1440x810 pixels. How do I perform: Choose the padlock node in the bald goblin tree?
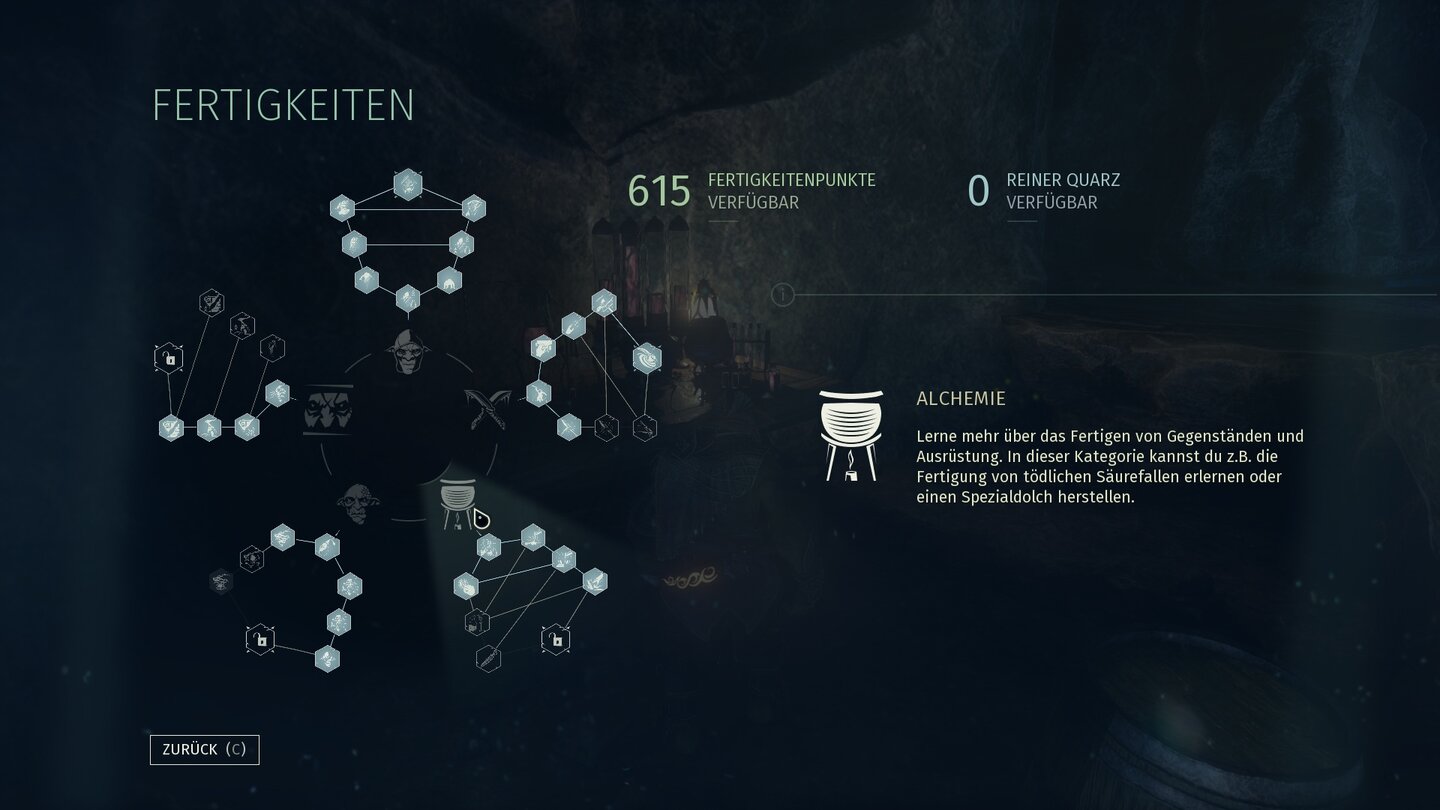(260, 638)
